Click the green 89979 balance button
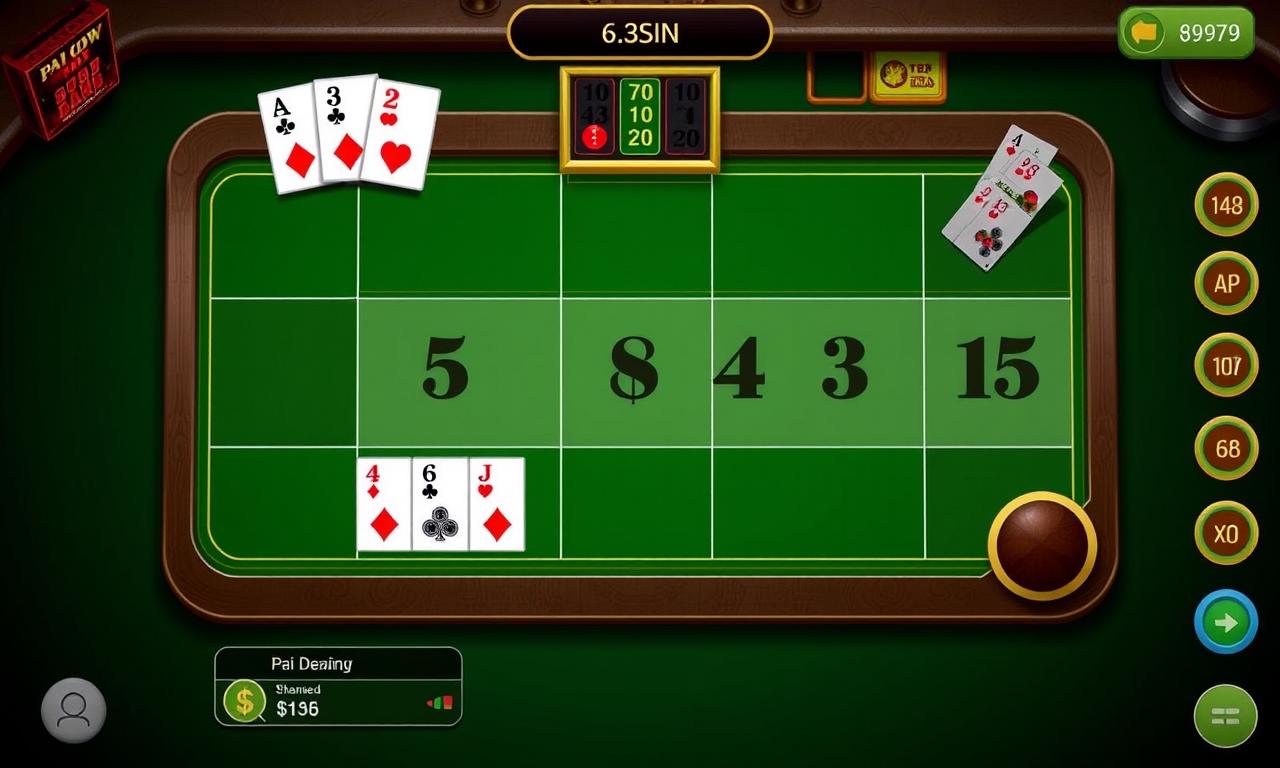This screenshot has height=768, width=1280. (x=1186, y=33)
